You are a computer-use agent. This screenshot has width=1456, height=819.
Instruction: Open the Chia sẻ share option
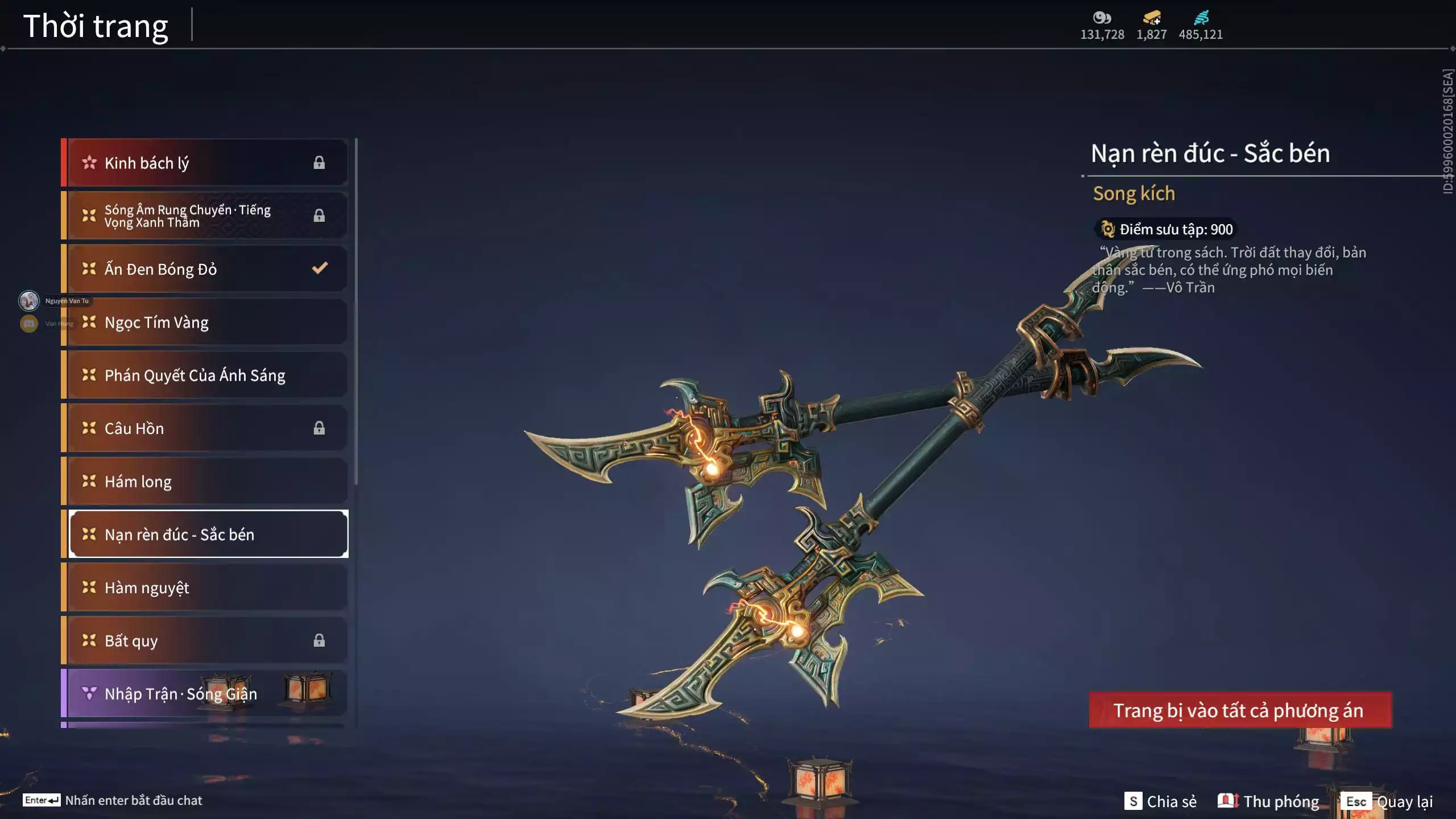1160,801
